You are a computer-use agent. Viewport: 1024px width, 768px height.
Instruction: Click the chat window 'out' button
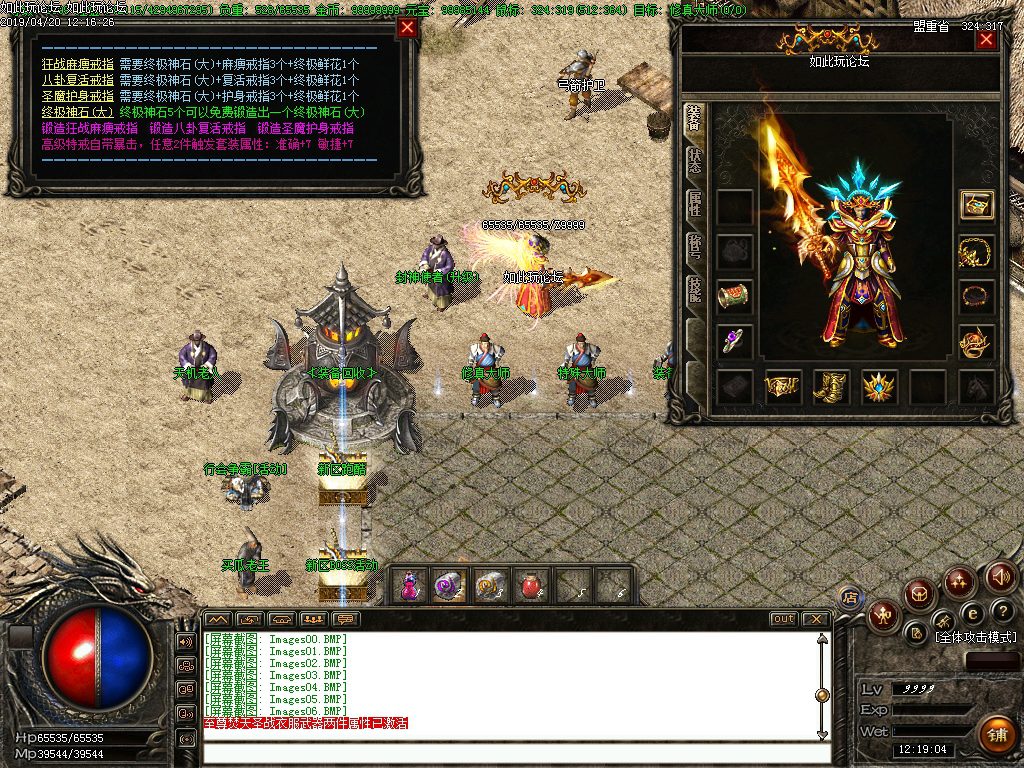tap(783, 619)
